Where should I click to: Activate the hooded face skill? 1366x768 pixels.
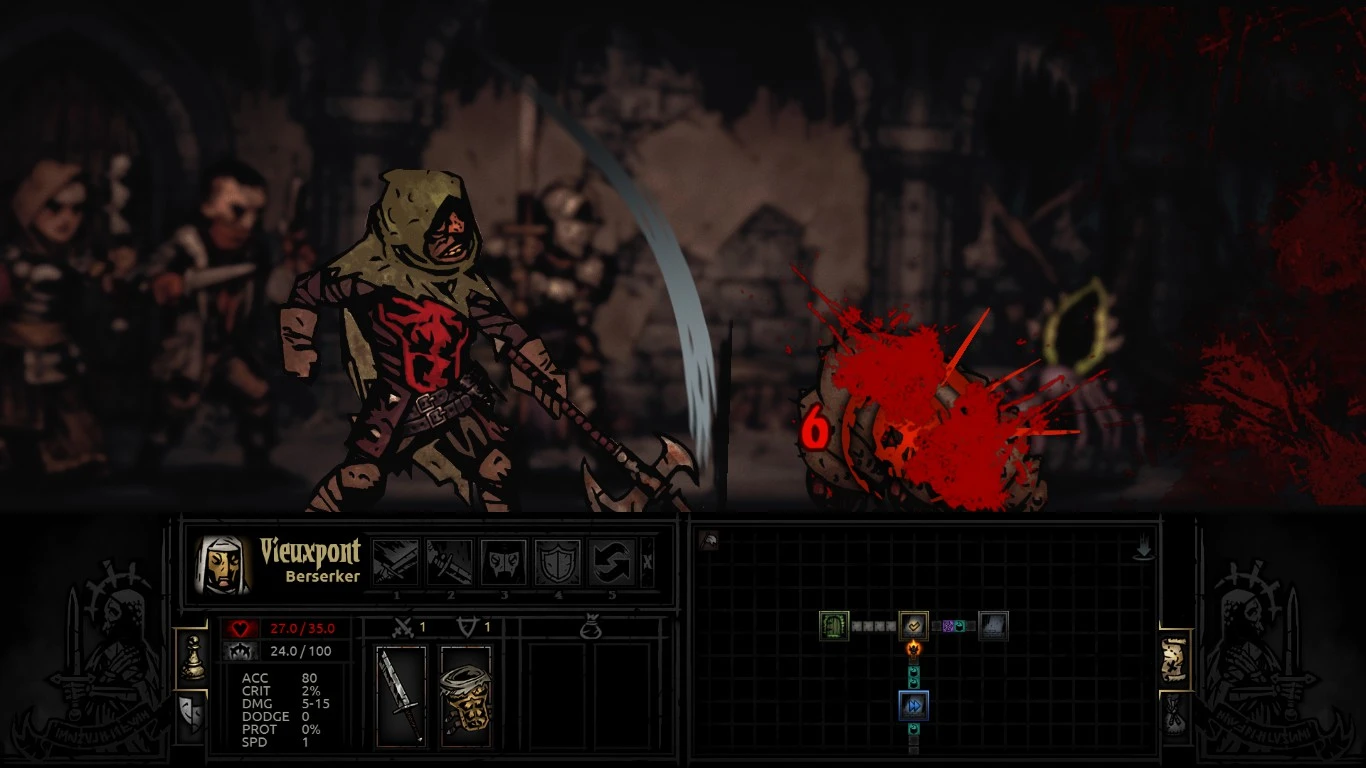click(503, 562)
